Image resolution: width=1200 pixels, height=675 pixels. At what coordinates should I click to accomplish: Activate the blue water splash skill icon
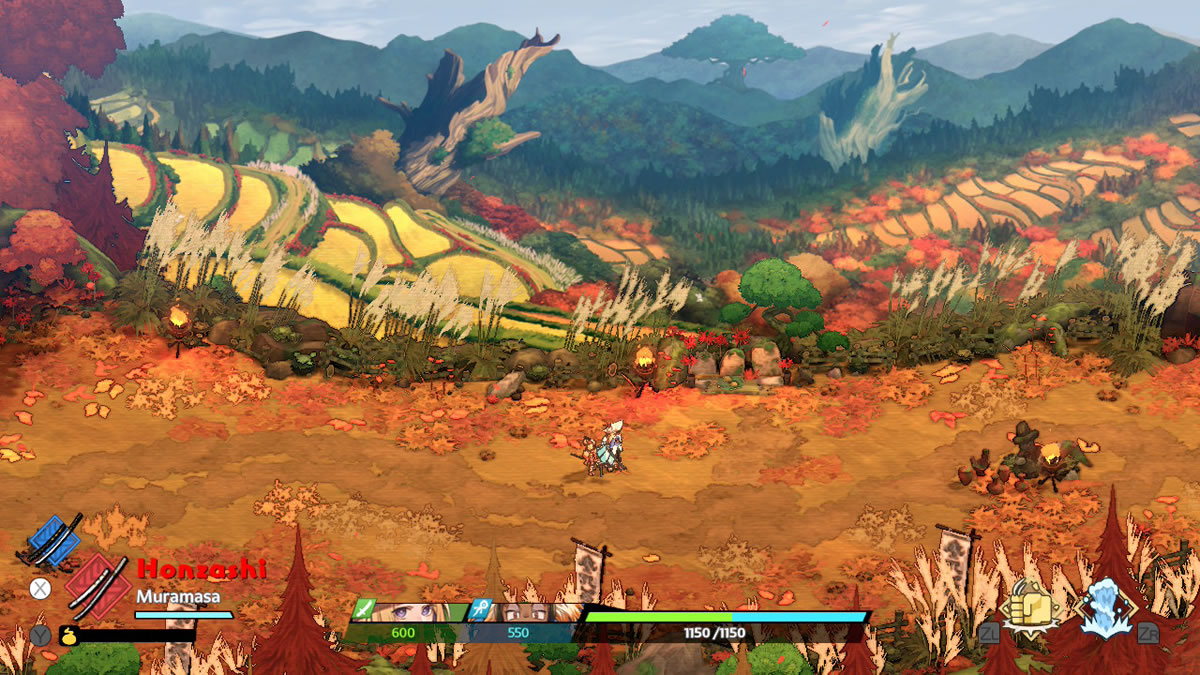pos(1106,607)
